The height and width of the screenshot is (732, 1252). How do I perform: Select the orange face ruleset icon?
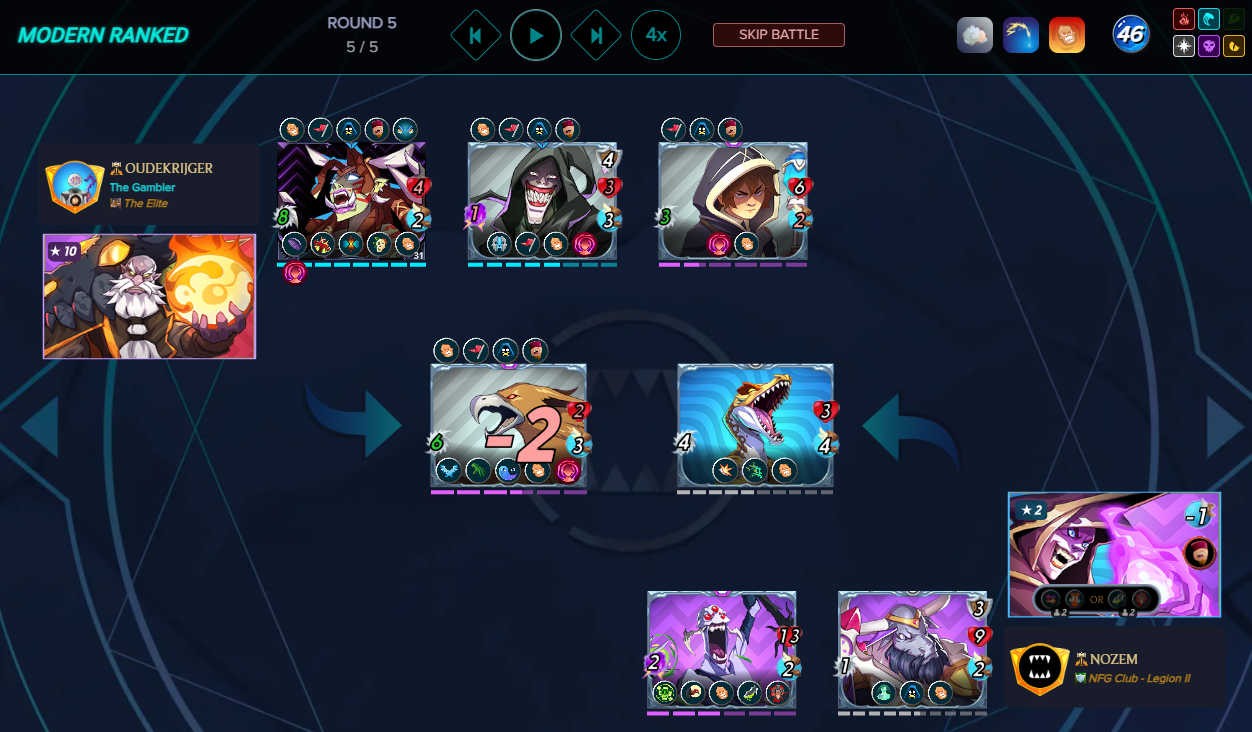pos(1067,35)
